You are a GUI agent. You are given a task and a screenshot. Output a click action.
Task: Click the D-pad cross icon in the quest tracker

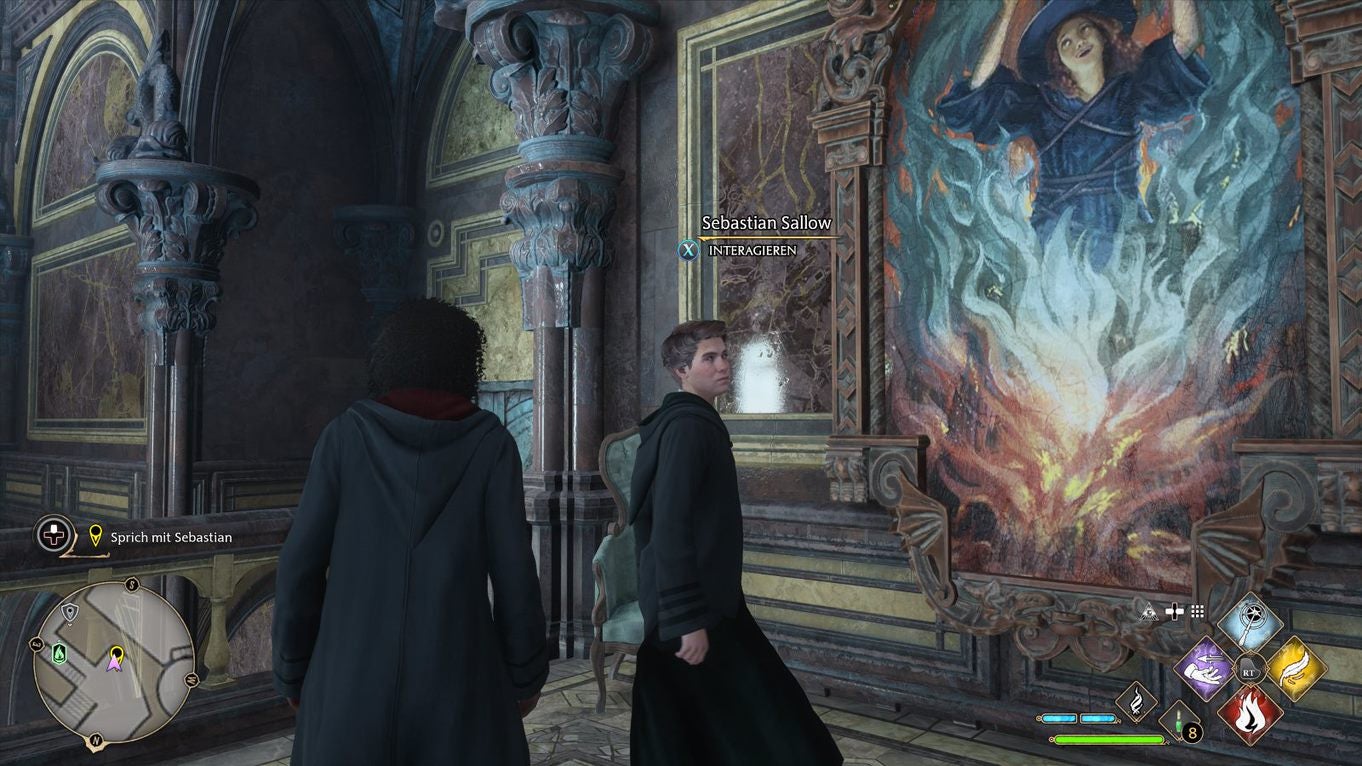52,533
